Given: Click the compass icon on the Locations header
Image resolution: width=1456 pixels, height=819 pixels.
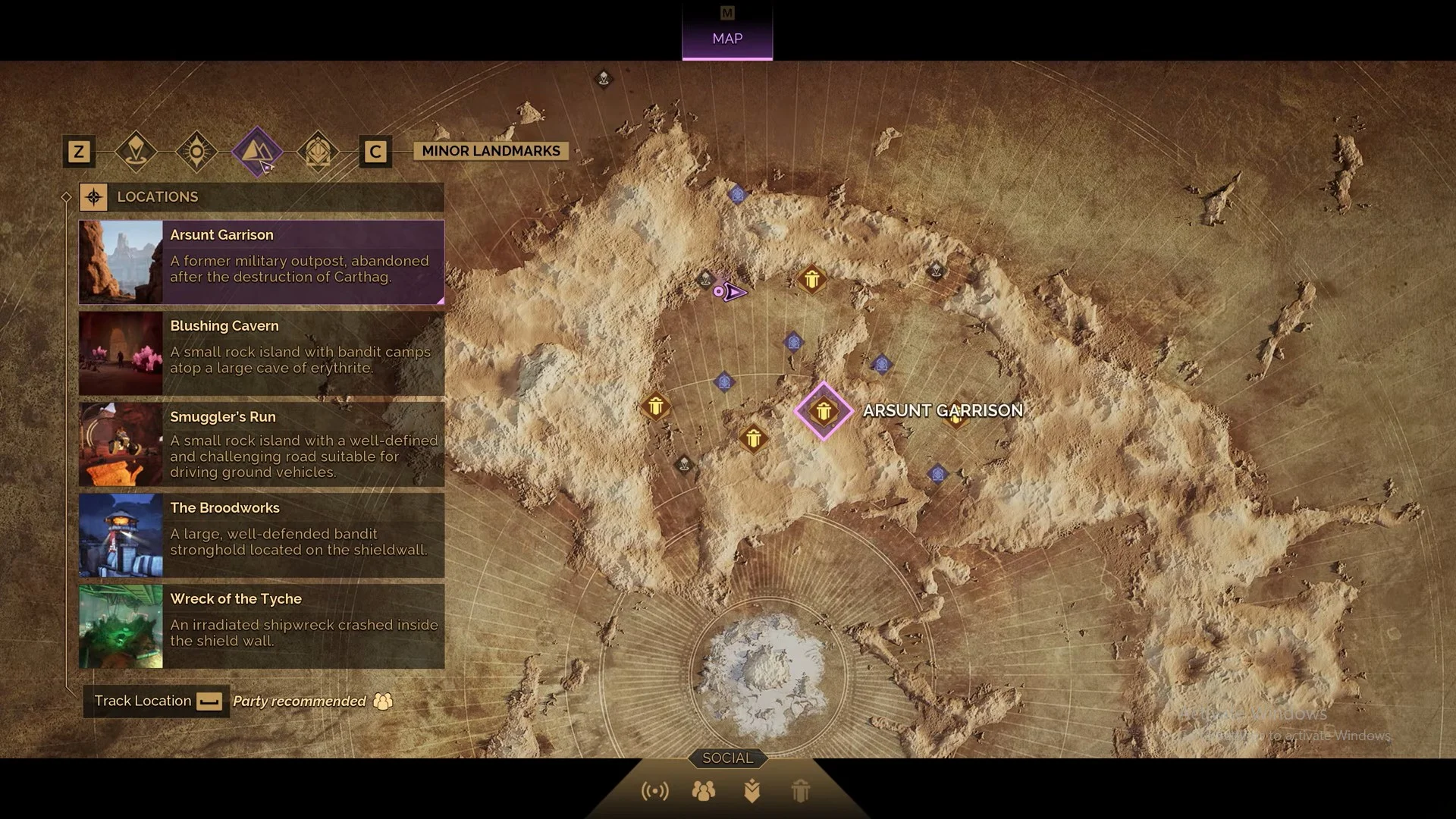Looking at the screenshot, I should (x=94, y=196).
